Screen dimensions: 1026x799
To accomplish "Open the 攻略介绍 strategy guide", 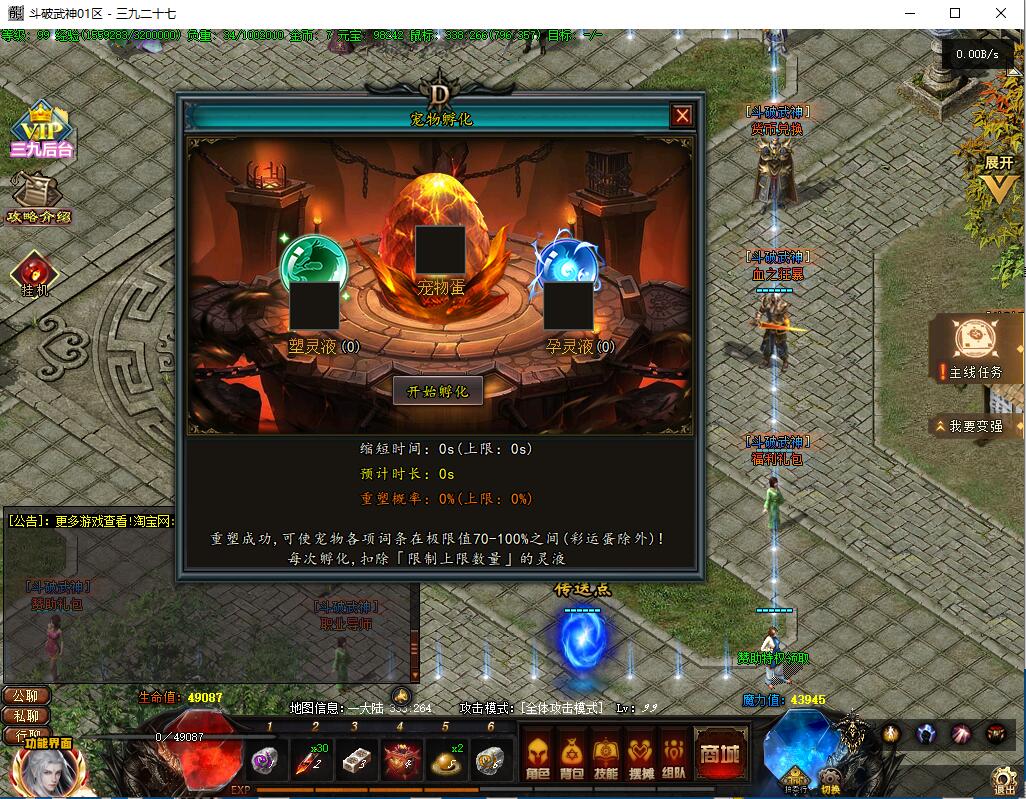I will (39, 200).
